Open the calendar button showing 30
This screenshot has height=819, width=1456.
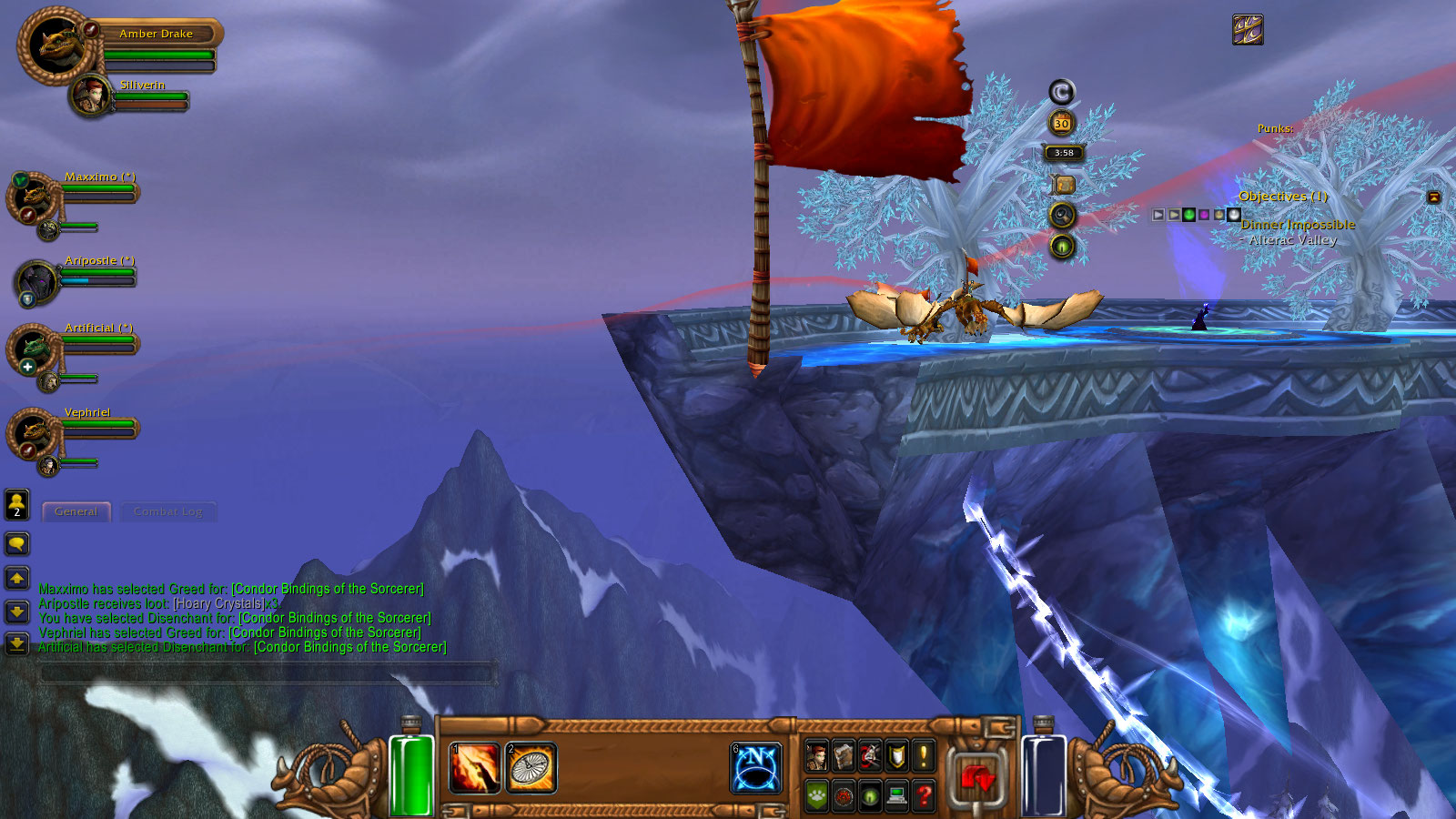[1061, 123]
